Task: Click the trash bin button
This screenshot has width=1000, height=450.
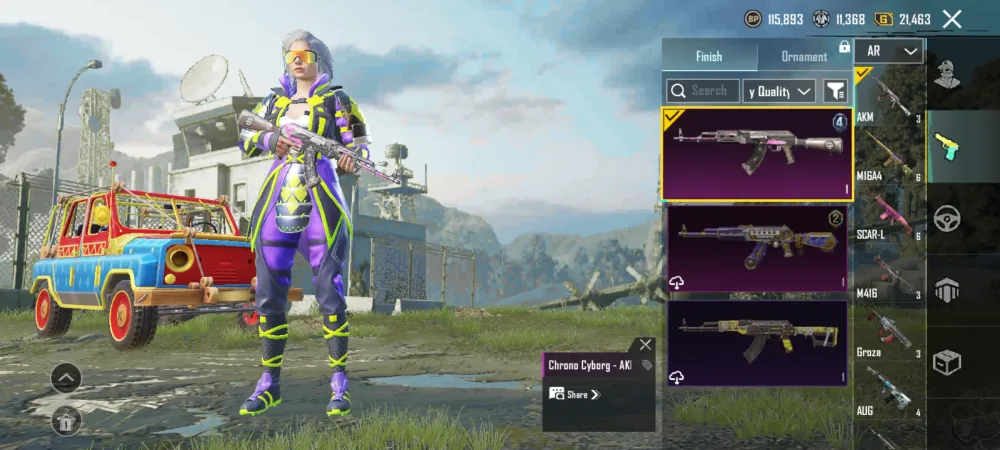Action: click(x=66, y=421)
